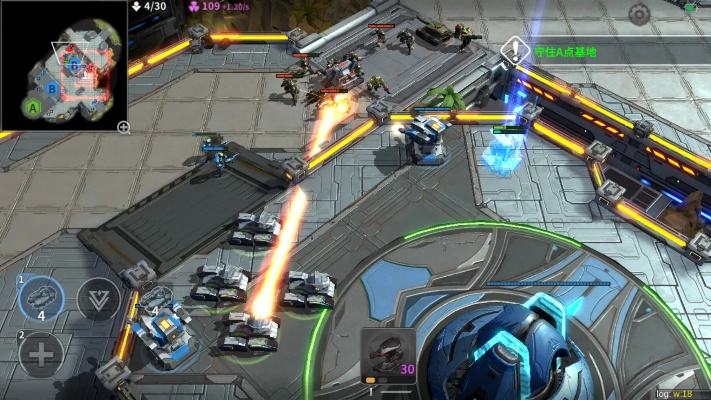Open the mission objective exclamation marker
The width and height of the screenshot is (711, 400).
(514, 50)
